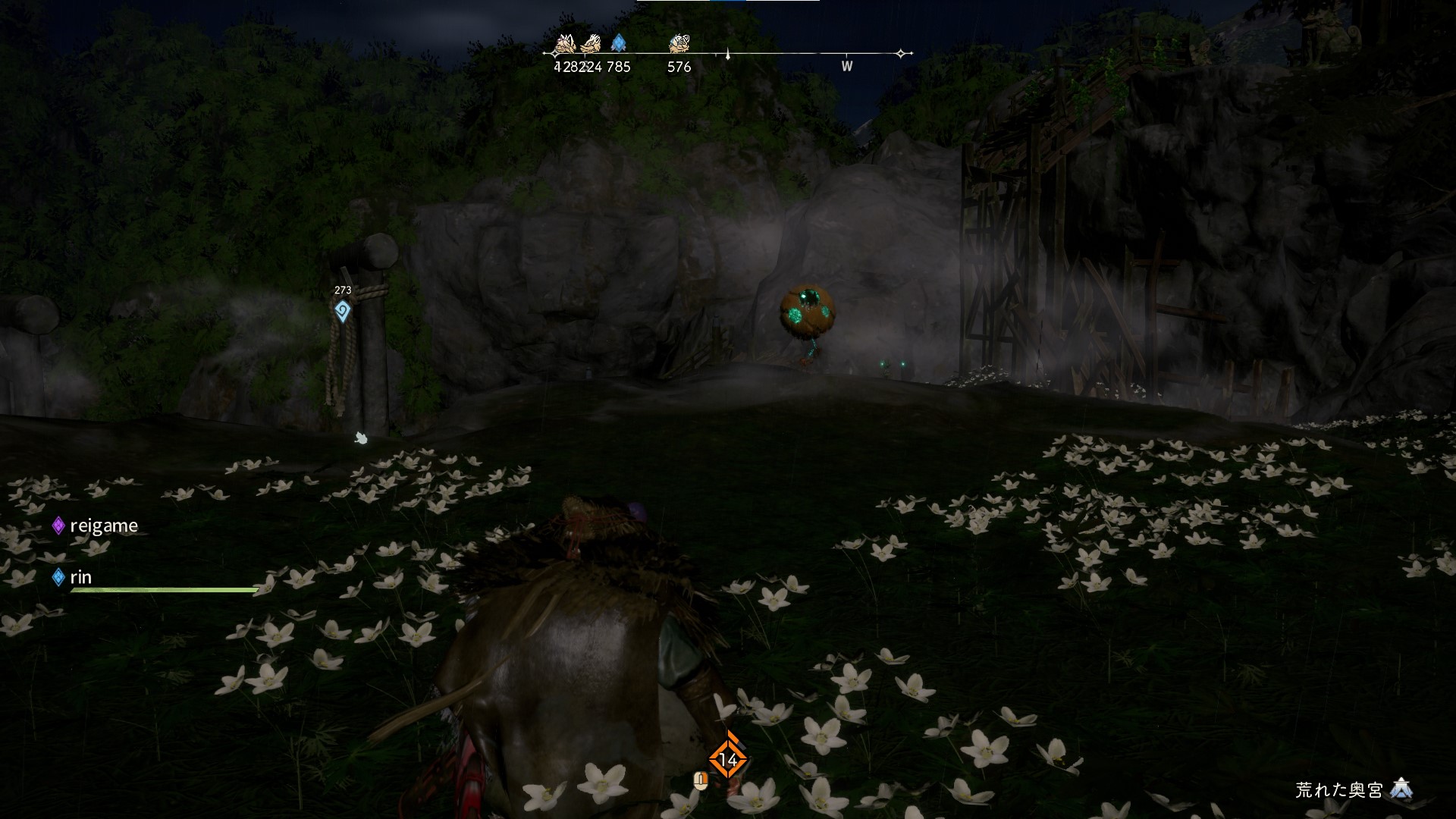Viewport: 1456px width, 819px height.
Task: Select party member reigame in the list
Action: pyautogui.click(x=103, y=526)
